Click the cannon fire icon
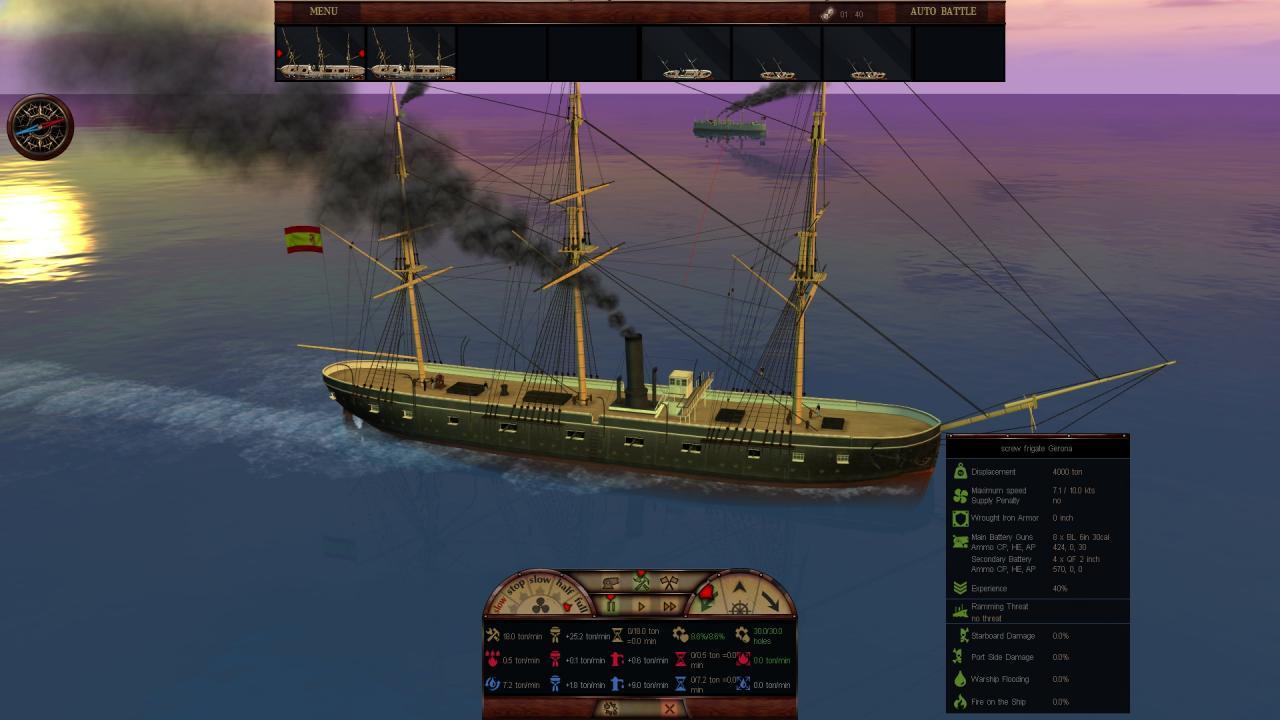 pos(610,583)
